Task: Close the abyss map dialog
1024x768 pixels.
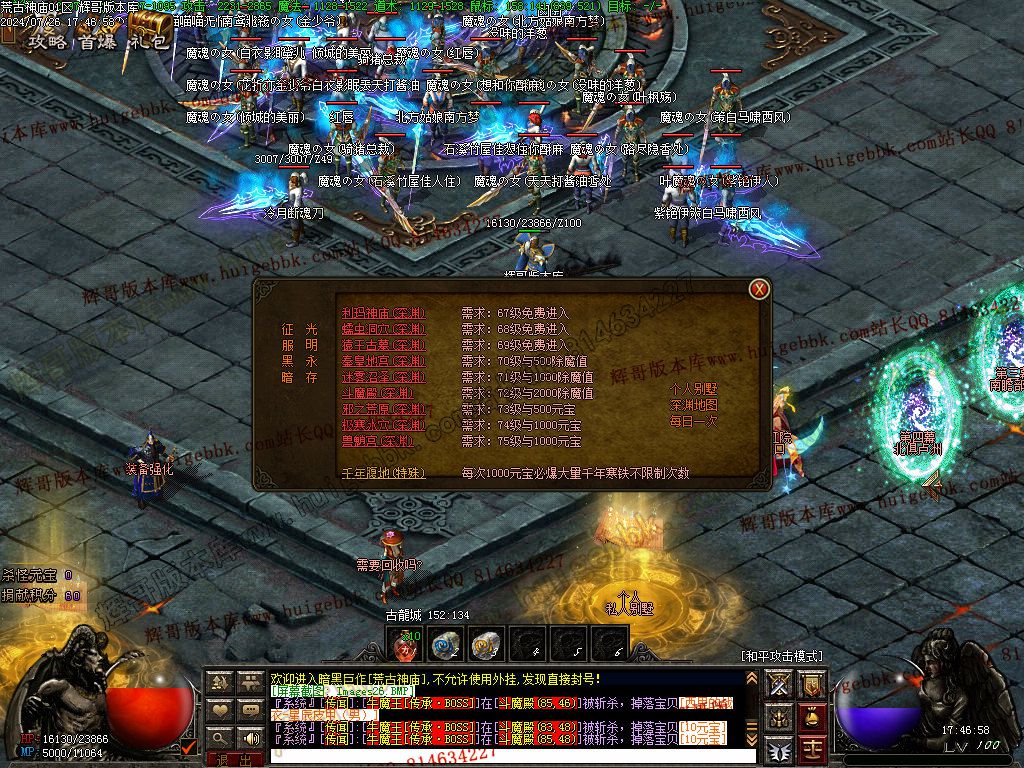Action: click(x=760, y=290)
